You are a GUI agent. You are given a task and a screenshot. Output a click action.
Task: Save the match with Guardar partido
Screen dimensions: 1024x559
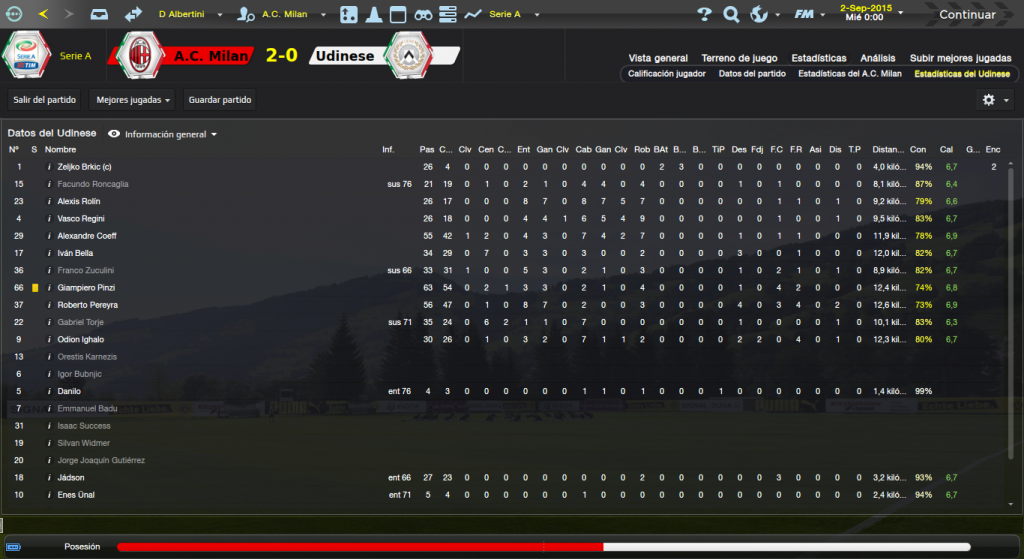tap(220, 100)
